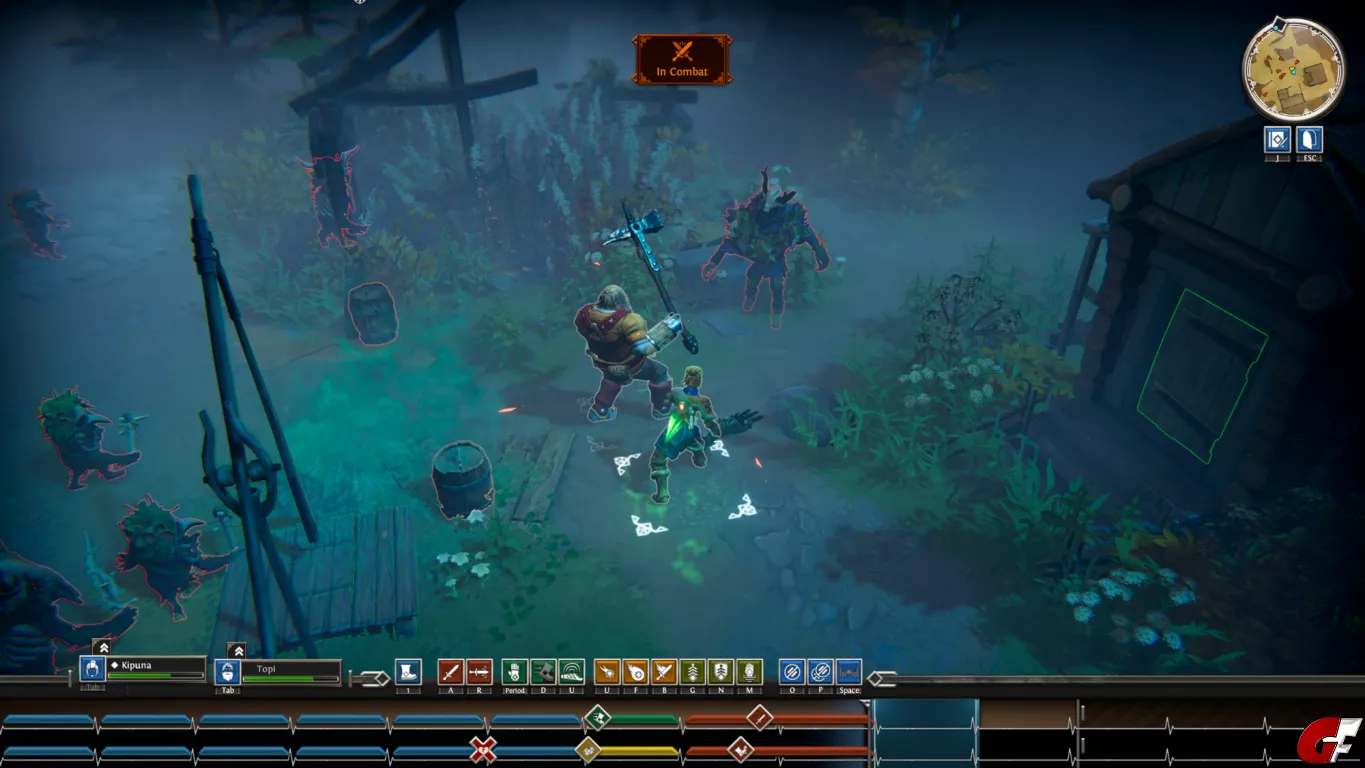Activate the green anvil ability
Viewport: 1365px width, 768px height.
(543, 672)
